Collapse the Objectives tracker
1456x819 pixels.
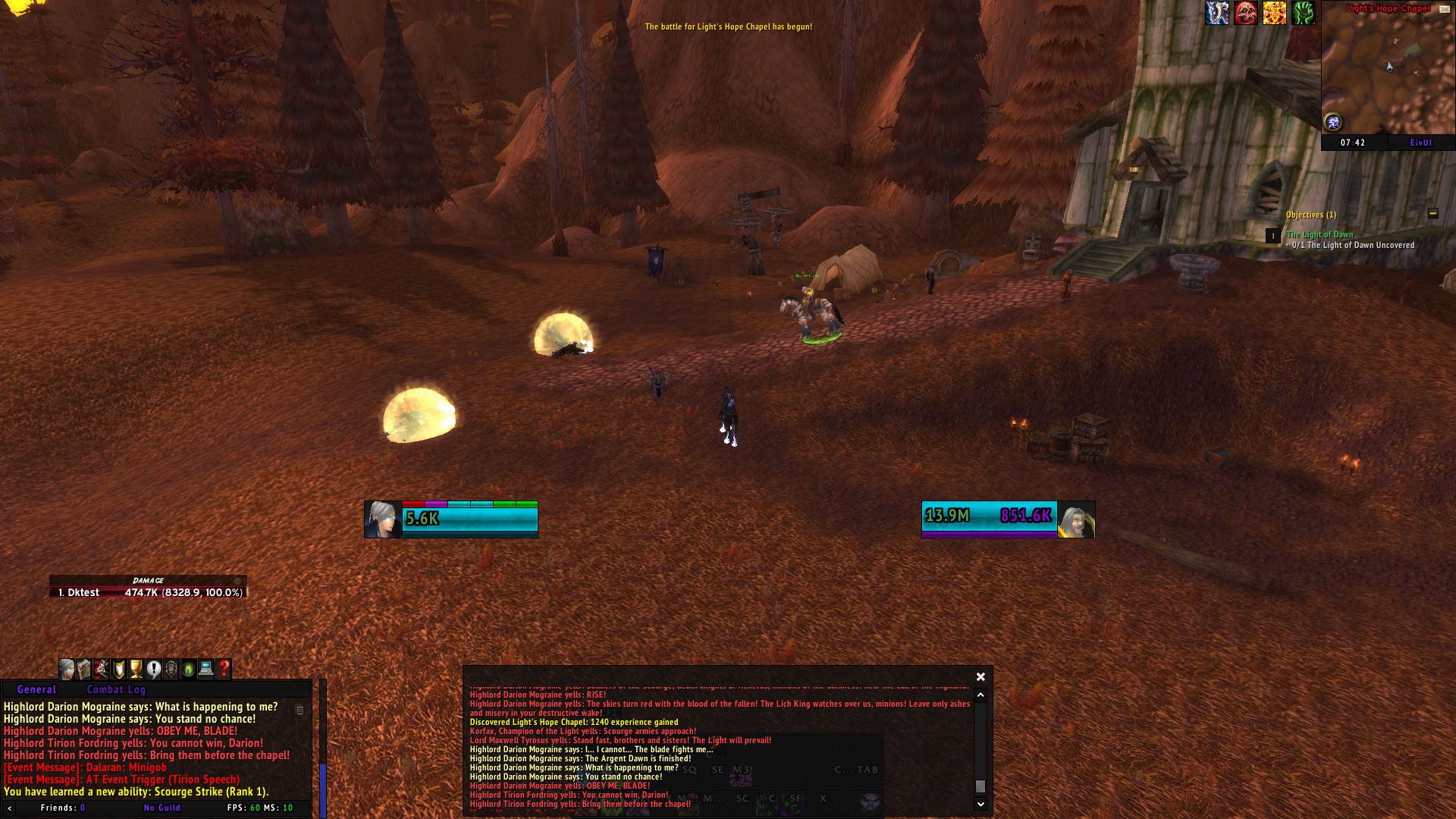pos(1432,215)
